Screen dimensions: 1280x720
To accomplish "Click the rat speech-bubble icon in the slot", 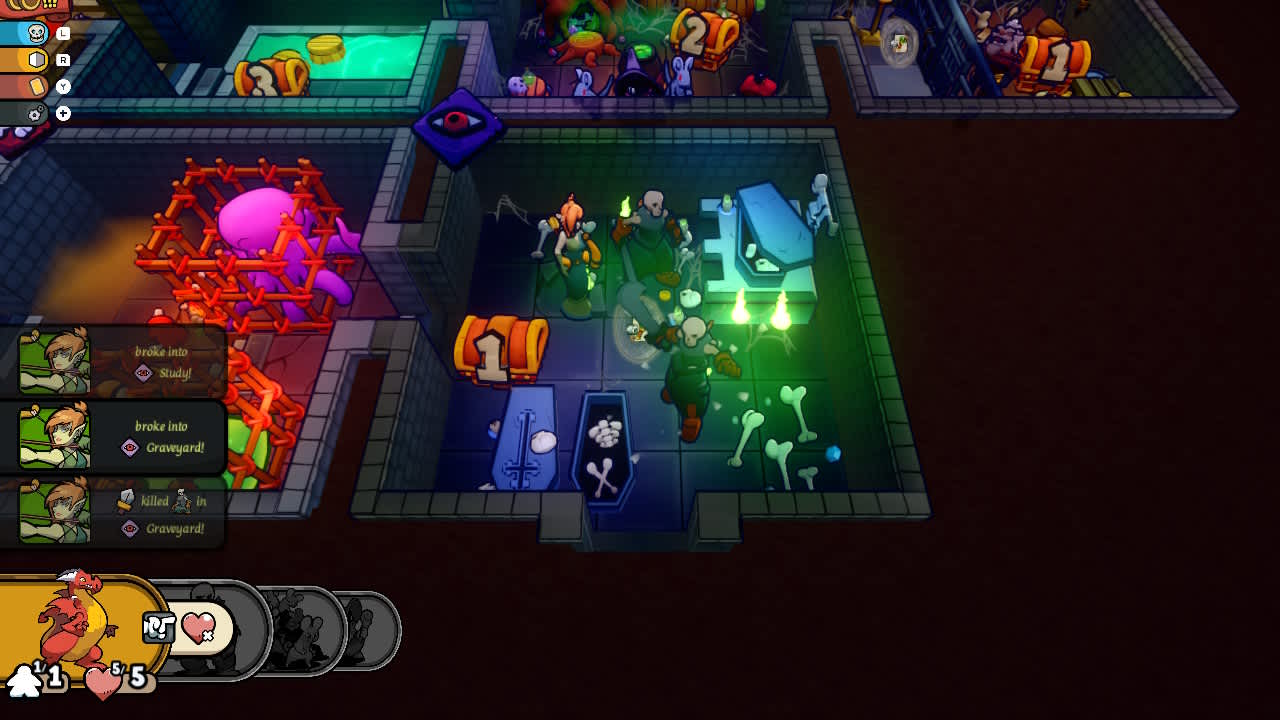I will point(158,624).
